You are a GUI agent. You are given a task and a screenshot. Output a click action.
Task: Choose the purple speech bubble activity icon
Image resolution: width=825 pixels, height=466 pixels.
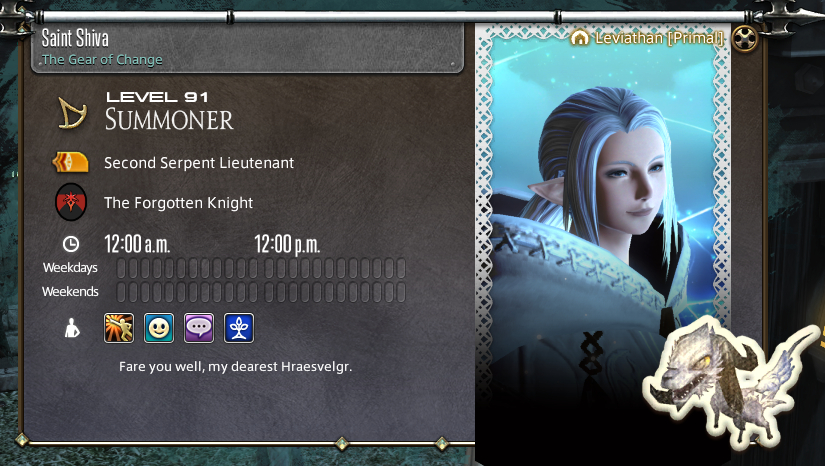click(199, 327)
